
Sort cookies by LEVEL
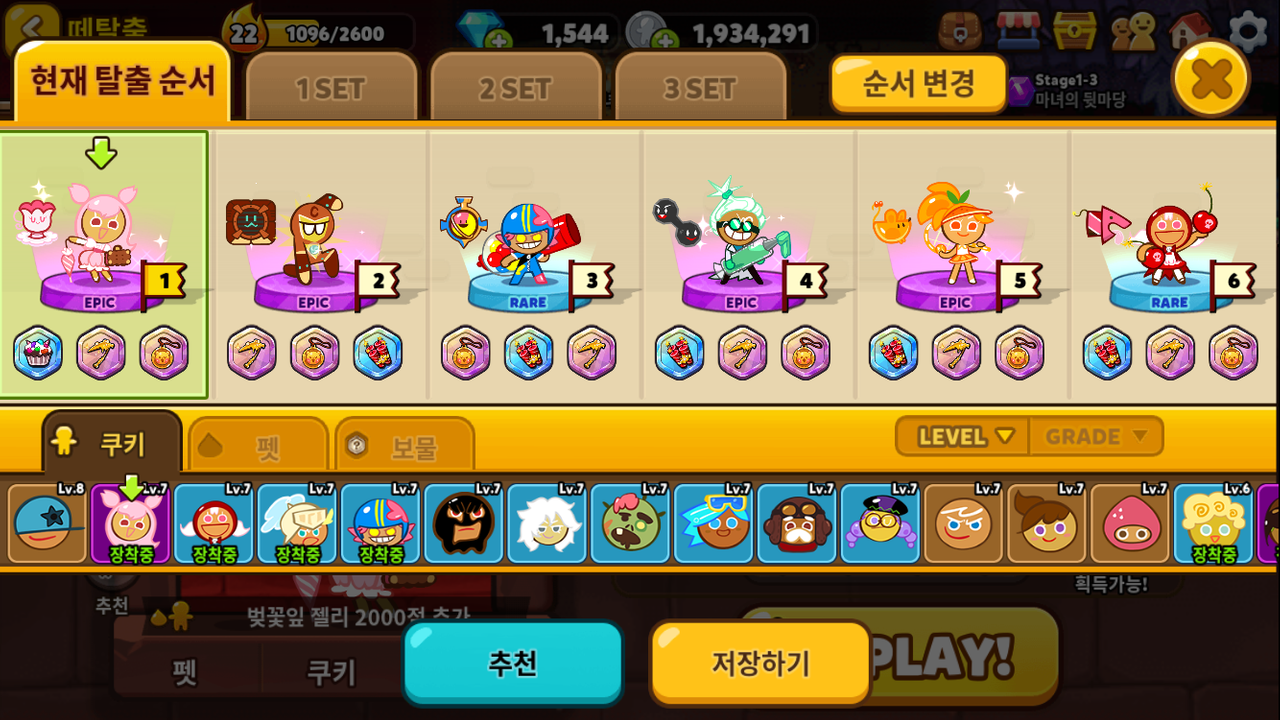[x=965, y=437]
